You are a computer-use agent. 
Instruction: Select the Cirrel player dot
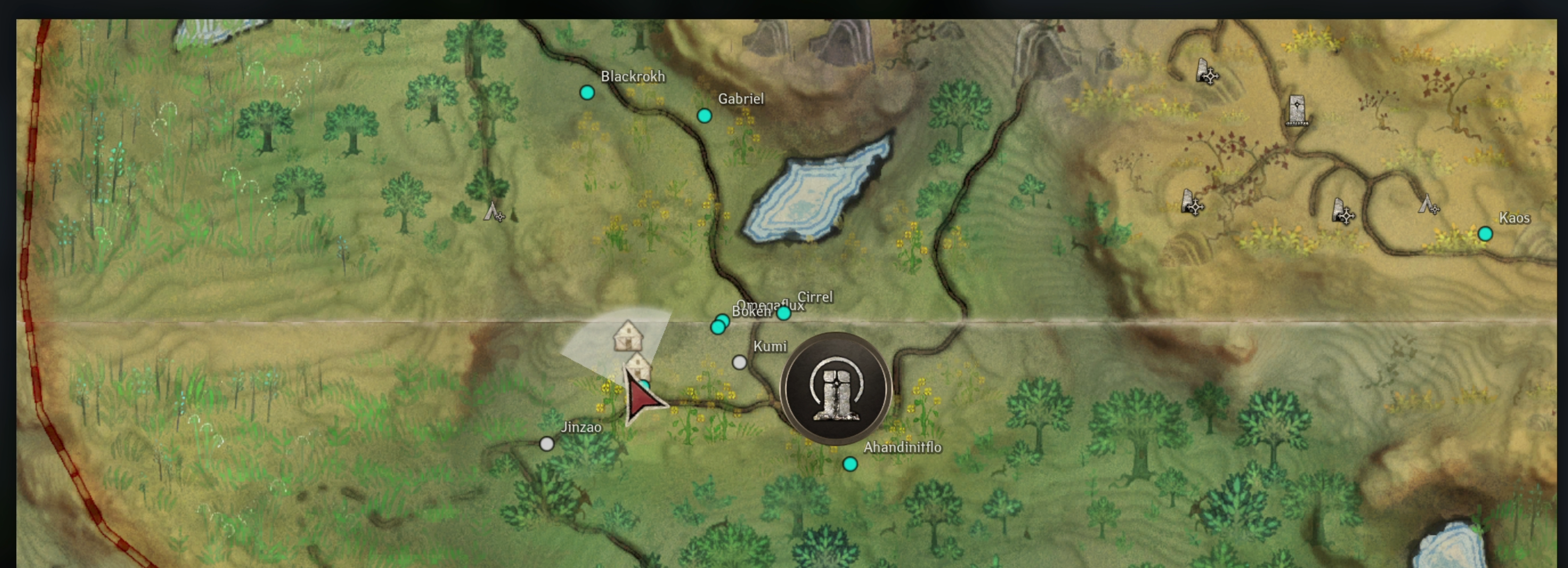coord(783,314)
